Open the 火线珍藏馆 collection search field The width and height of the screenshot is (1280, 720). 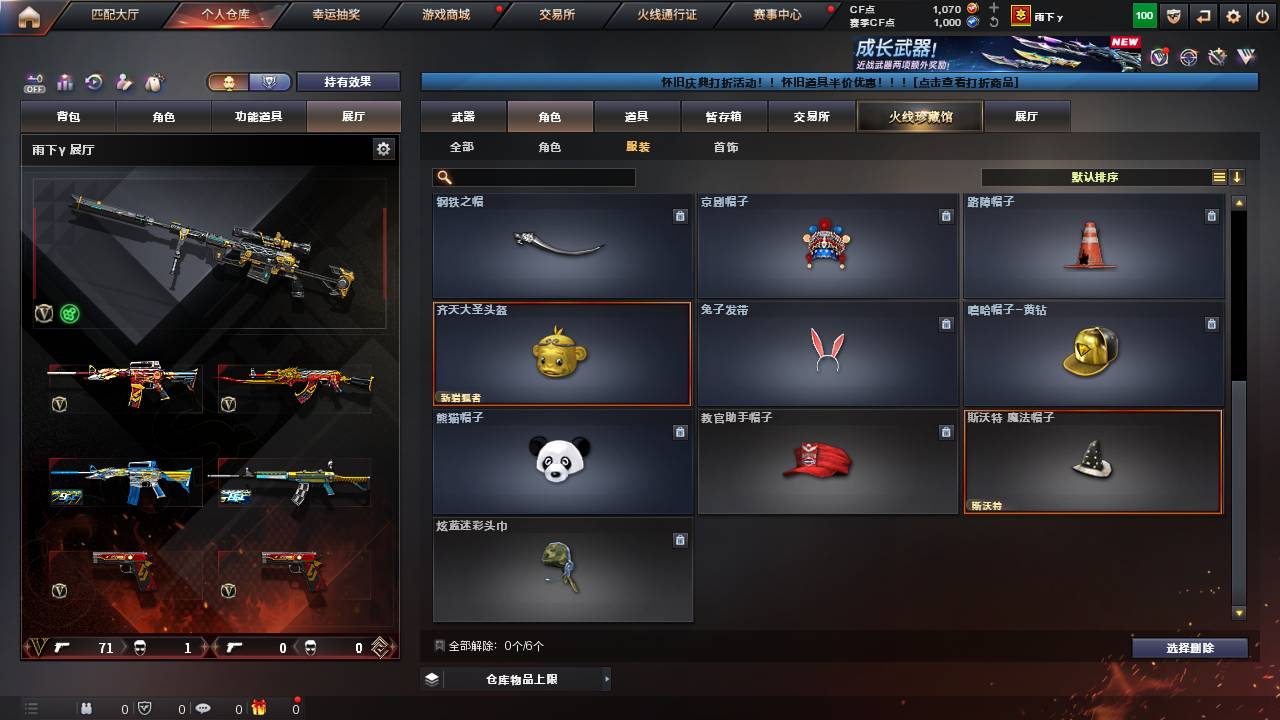coord(533,177)
